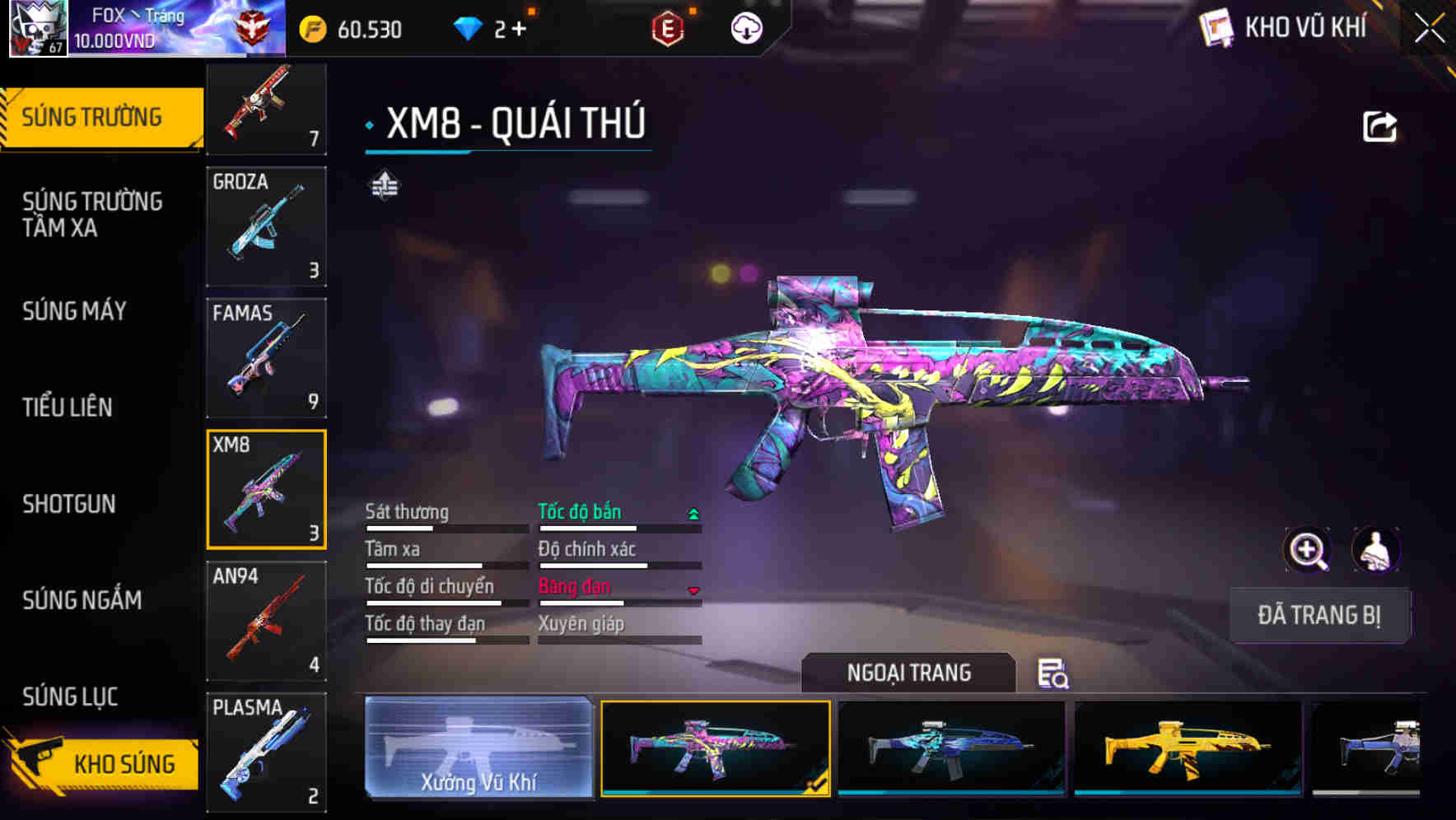Show the Súng Ngắm weapons
This screenshot has width=1456, height=820.
click(82, 600)
